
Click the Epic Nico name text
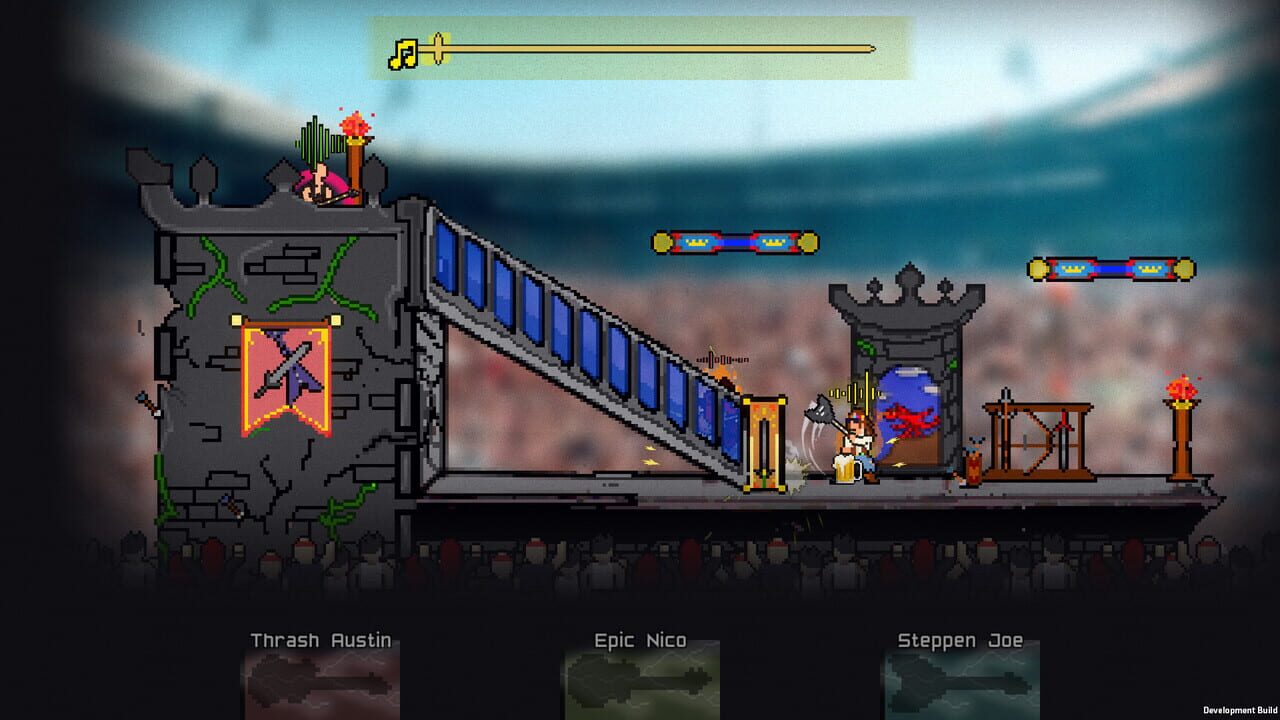639,640
